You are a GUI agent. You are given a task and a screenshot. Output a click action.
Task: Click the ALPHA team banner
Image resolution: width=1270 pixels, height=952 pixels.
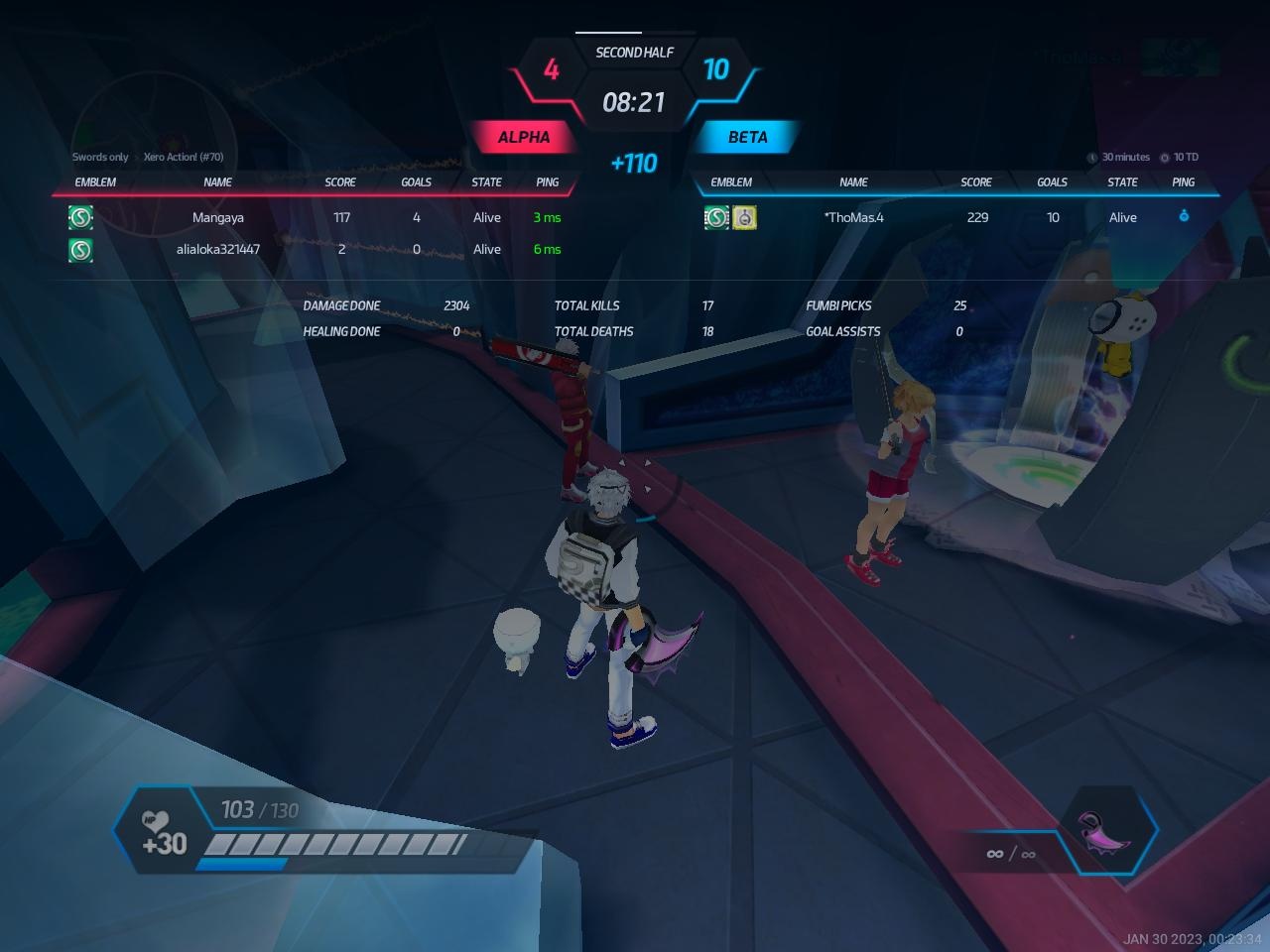tap(523, 137)
